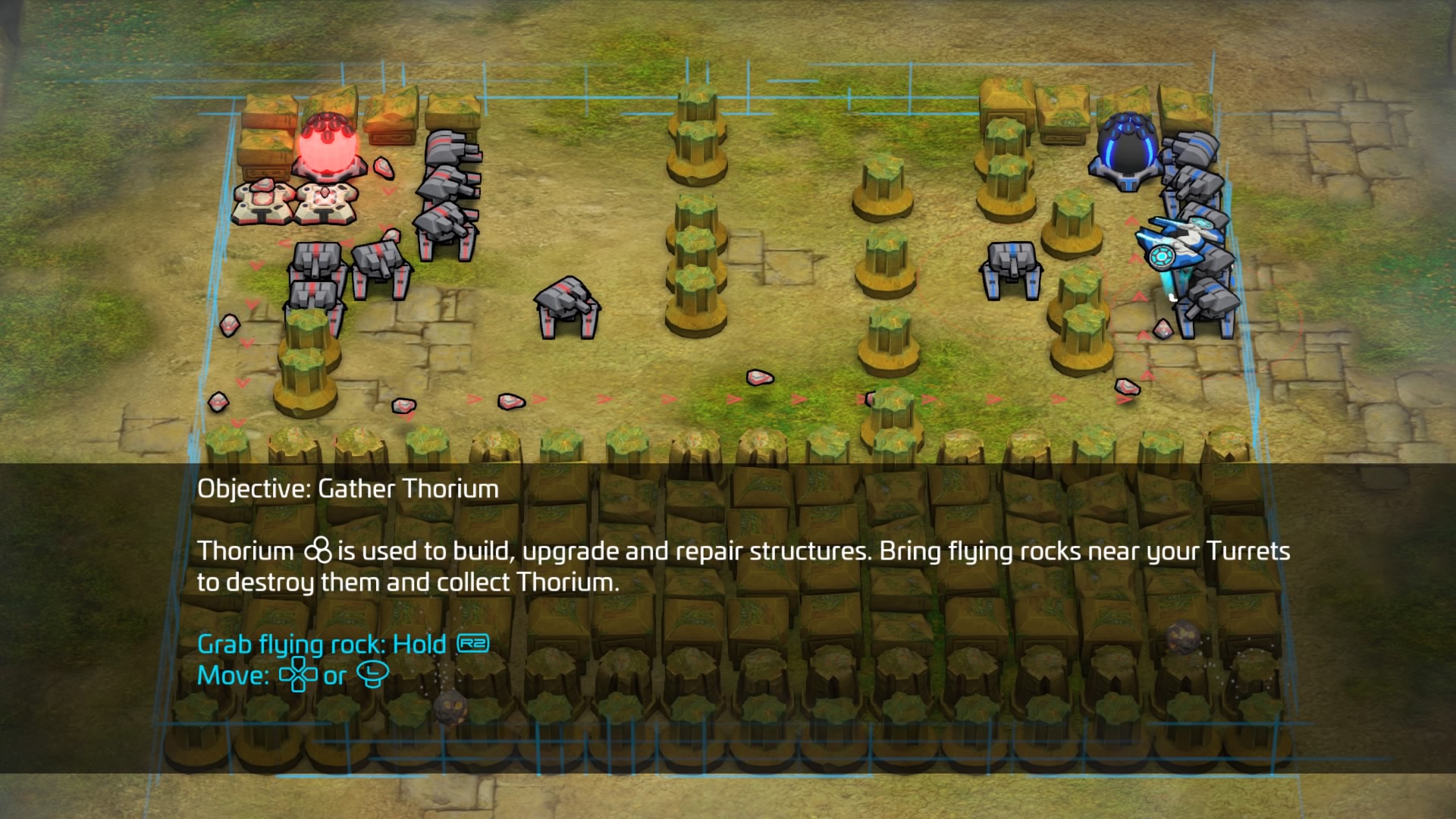Click the R2 button icon

[474, 643]
